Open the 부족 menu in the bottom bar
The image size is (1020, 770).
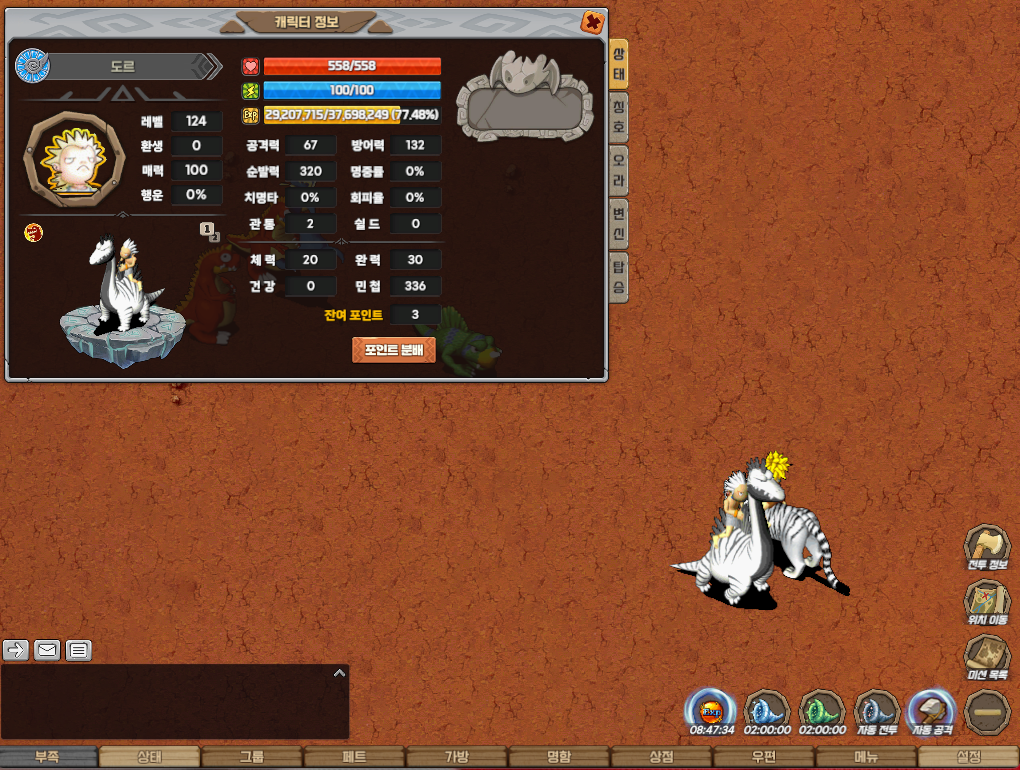click(48, 758)
